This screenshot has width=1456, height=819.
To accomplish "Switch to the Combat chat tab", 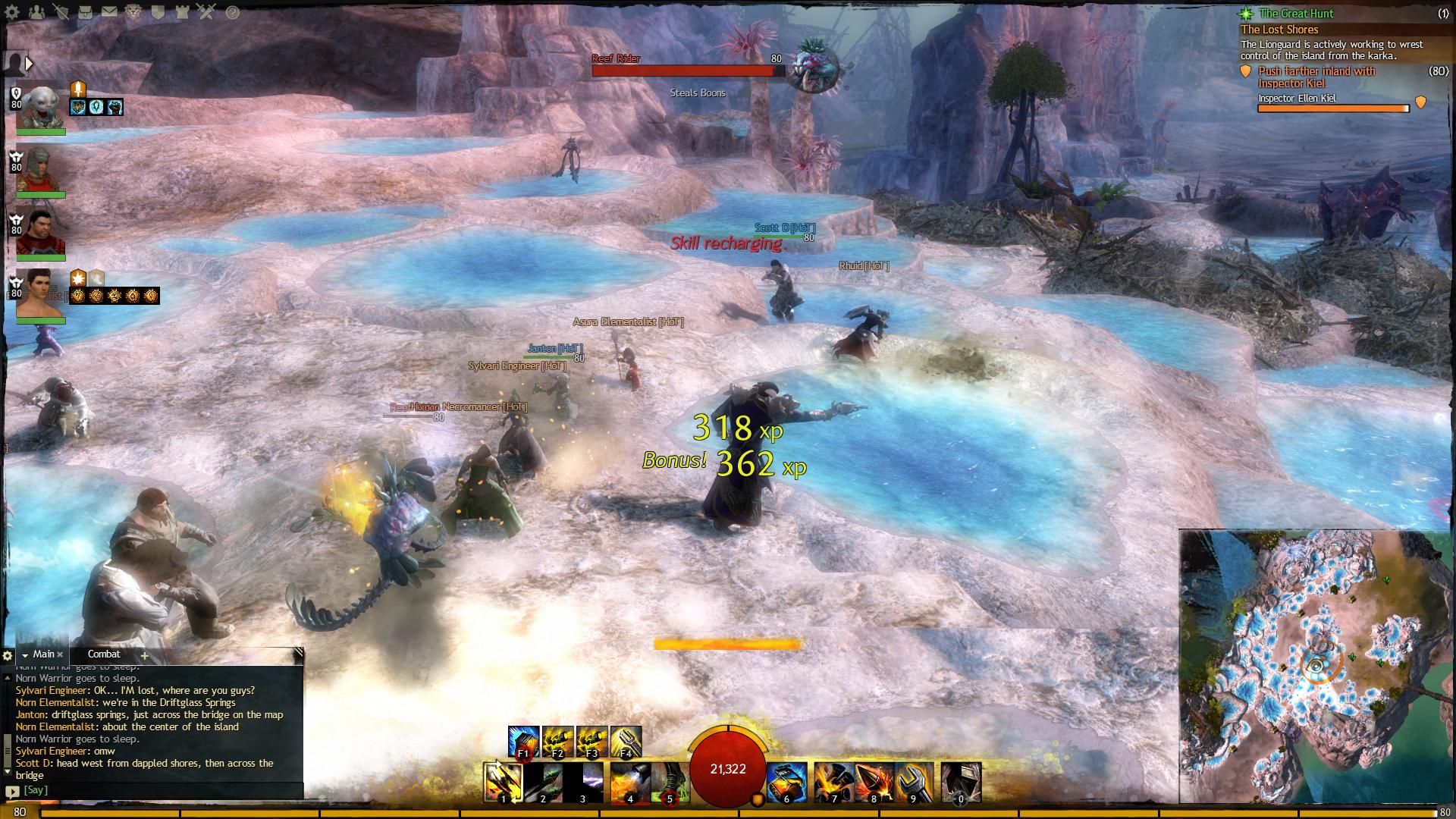I will tap(104, 654).
